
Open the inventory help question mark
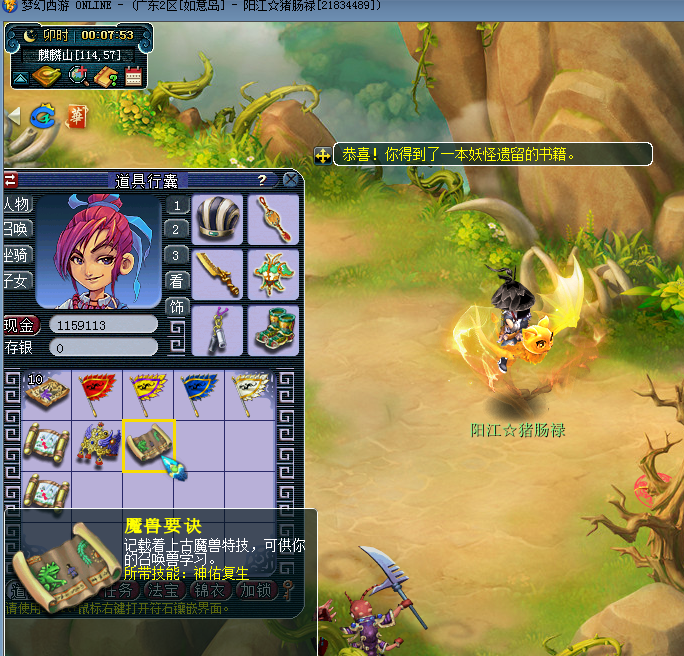262,180
